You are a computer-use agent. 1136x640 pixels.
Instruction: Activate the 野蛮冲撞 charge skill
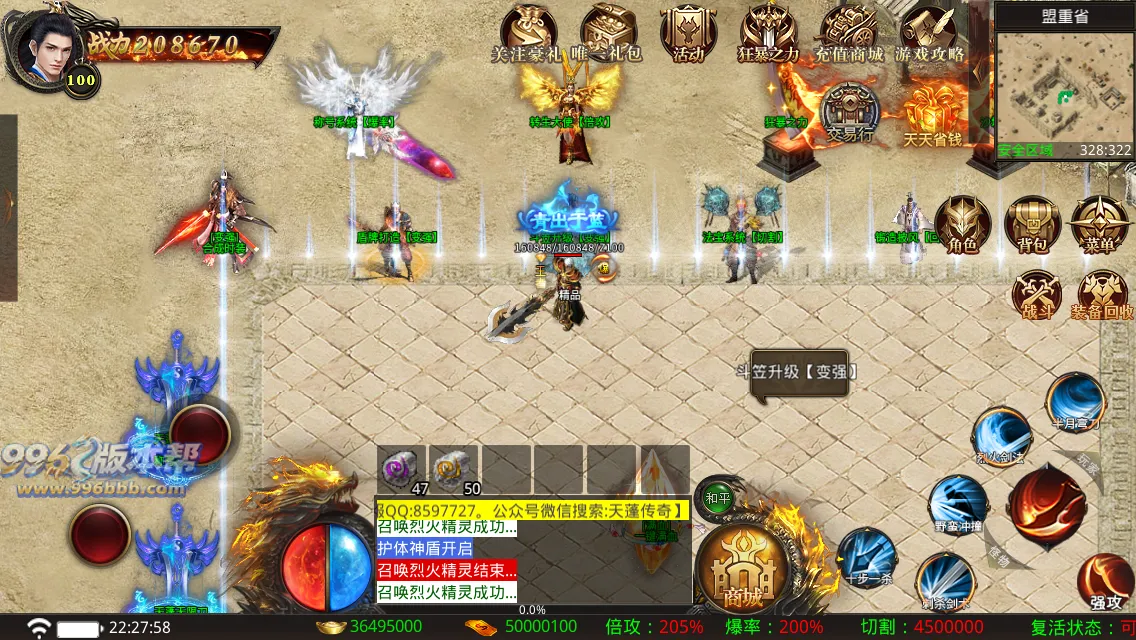pyautogui.click(x=958, y=504)
